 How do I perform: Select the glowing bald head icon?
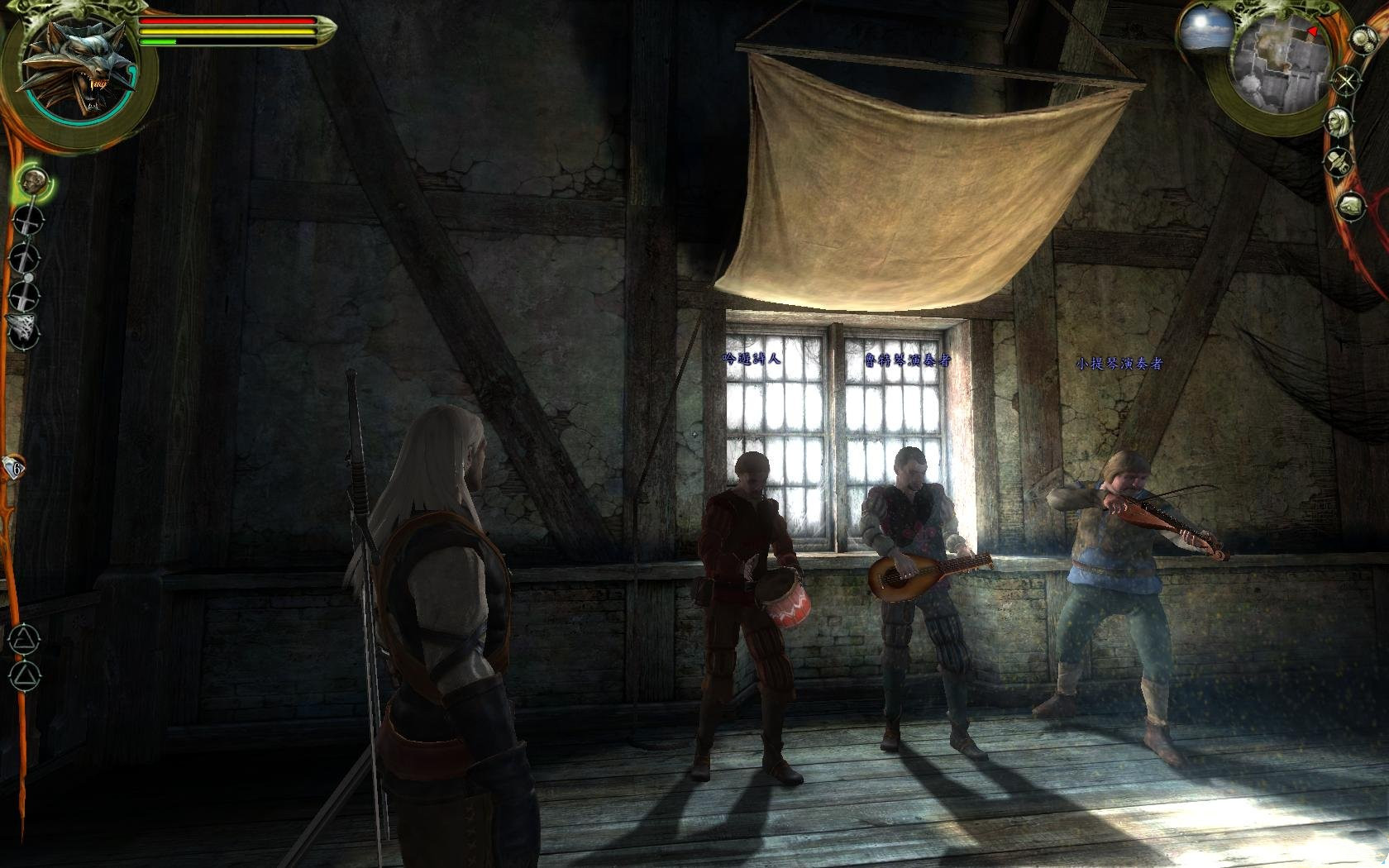point(33,181)
